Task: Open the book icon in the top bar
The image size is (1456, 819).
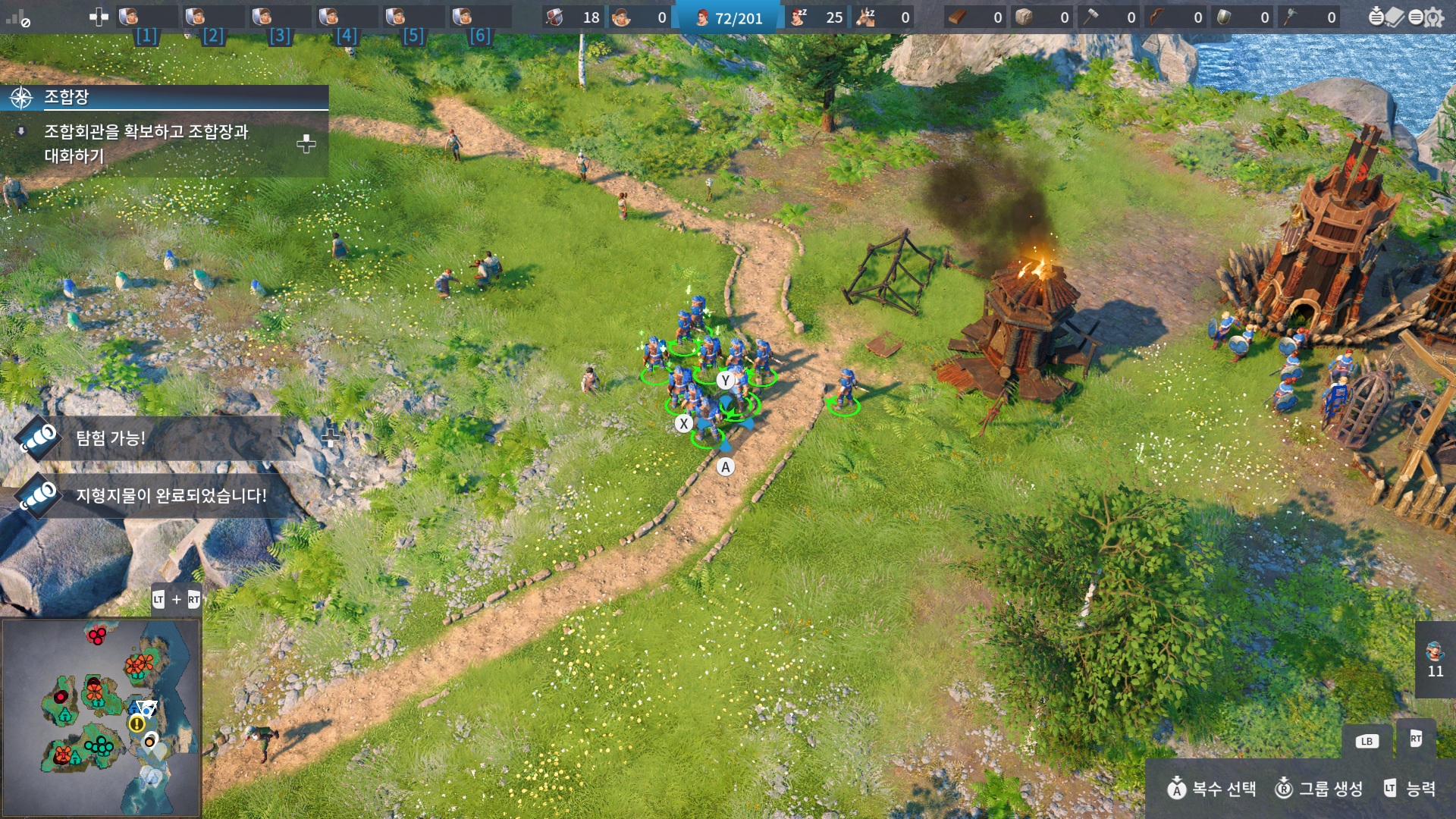Action: [1395, 17]
